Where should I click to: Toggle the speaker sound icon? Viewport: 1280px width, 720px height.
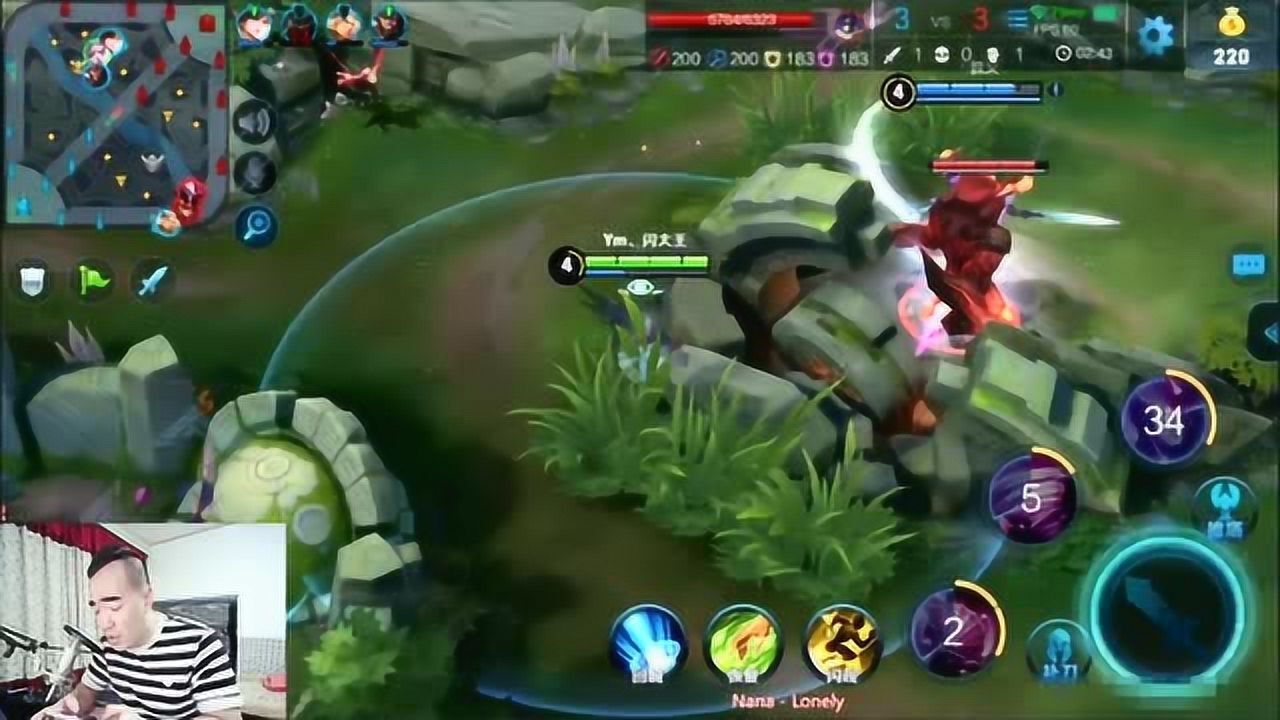[x=254, y=122]
